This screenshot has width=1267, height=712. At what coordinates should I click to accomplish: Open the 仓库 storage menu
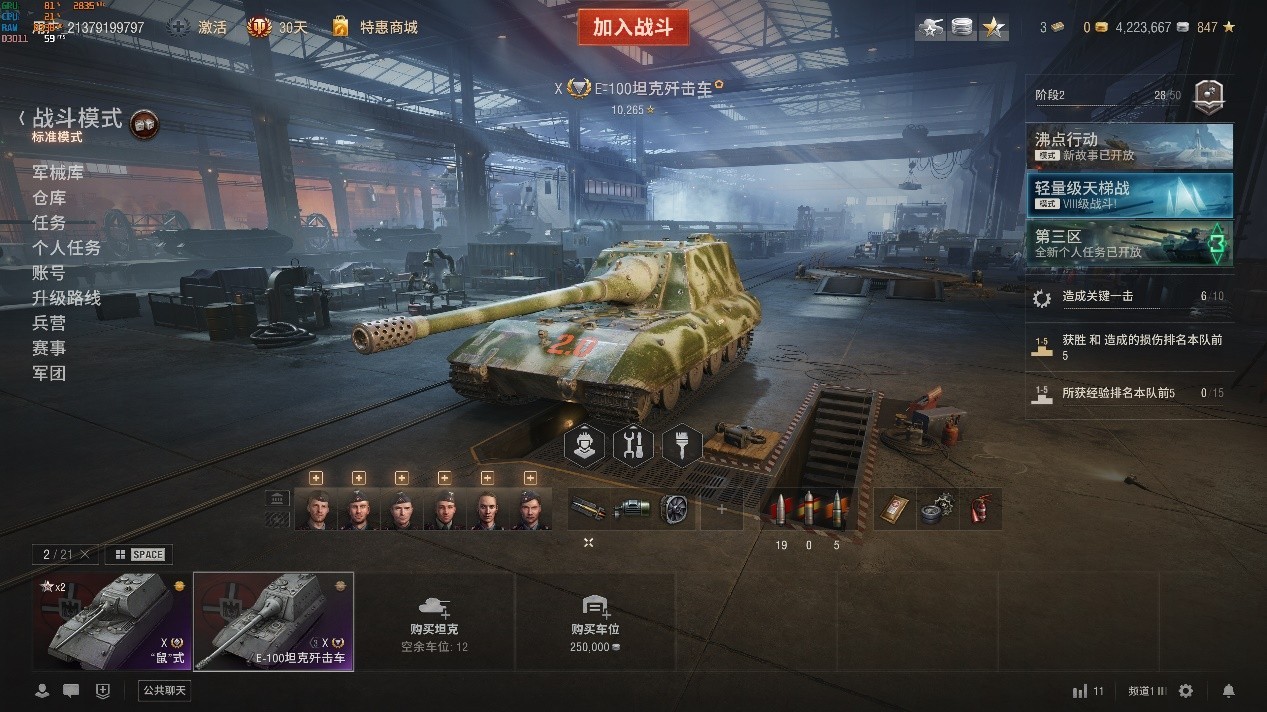49,198
